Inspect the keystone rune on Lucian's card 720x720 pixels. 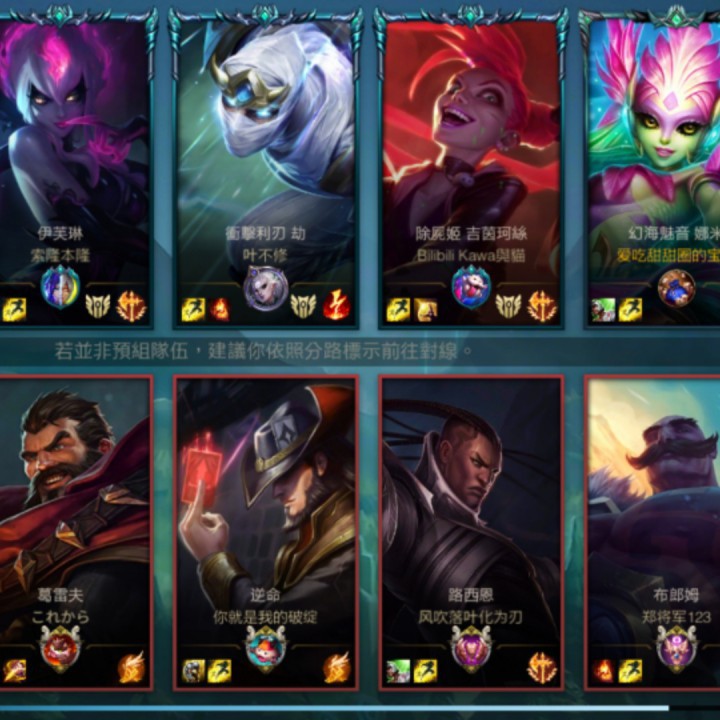[x=542, y=667]
